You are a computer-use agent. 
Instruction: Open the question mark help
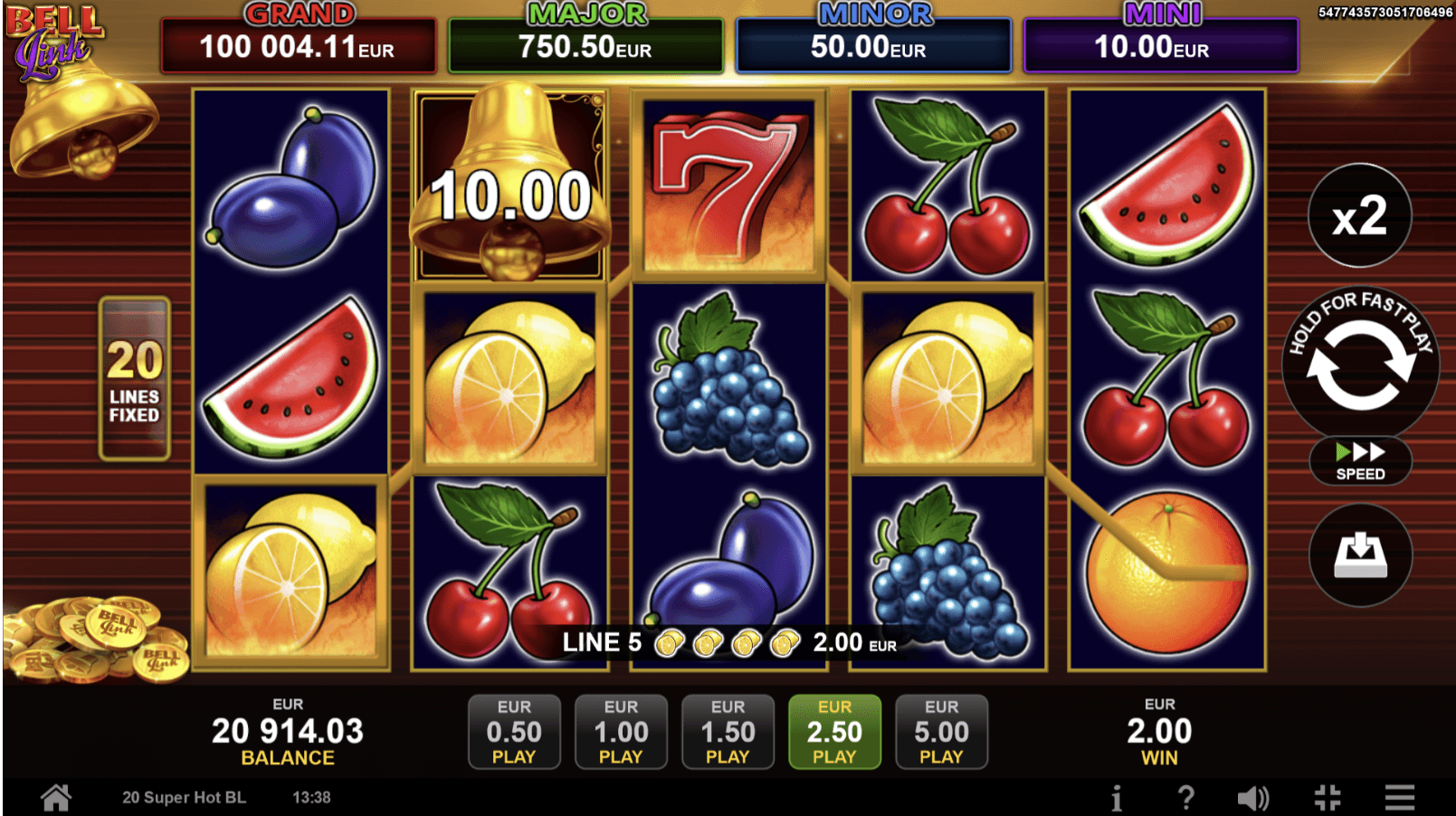tap(1185, 798)
